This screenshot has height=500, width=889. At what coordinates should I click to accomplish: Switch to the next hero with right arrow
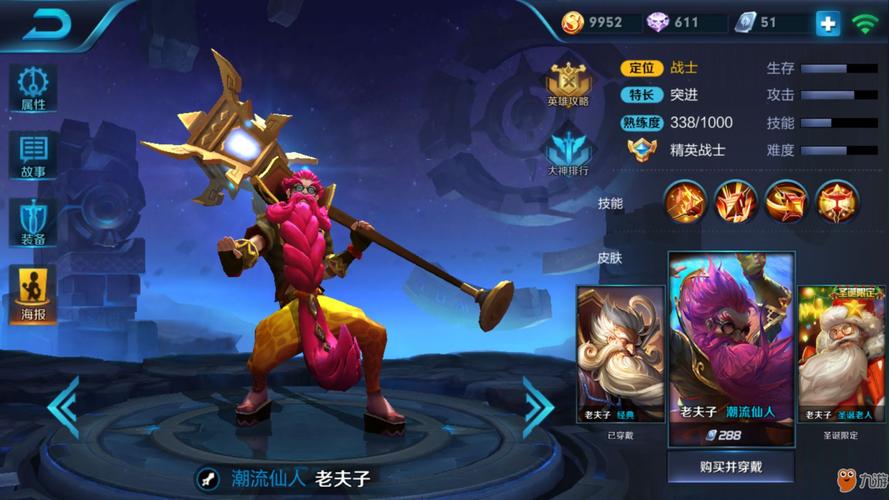[x=537, y=406]
